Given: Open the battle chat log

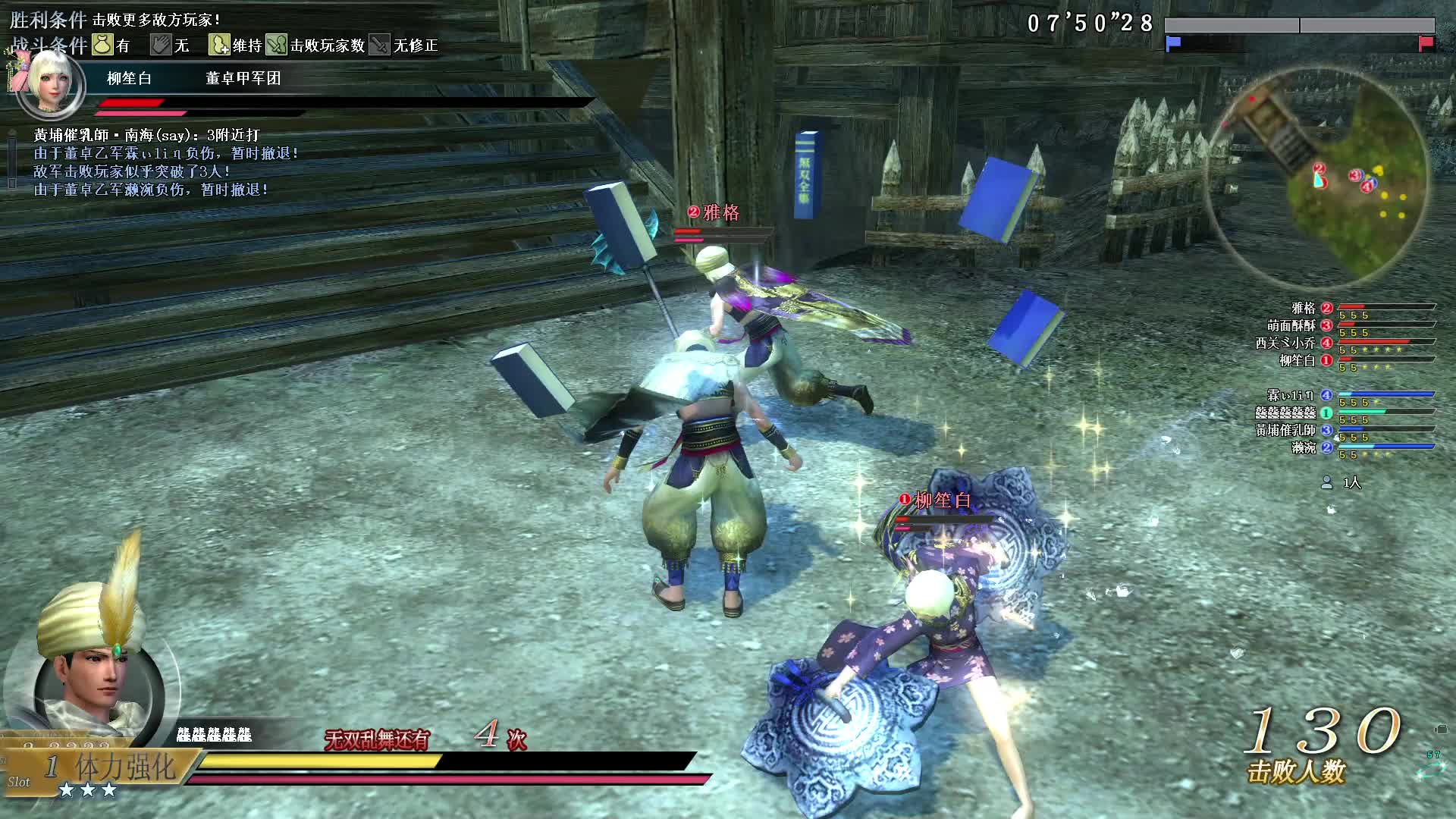Looking at the screenshot, I should [x=152, y=162].
